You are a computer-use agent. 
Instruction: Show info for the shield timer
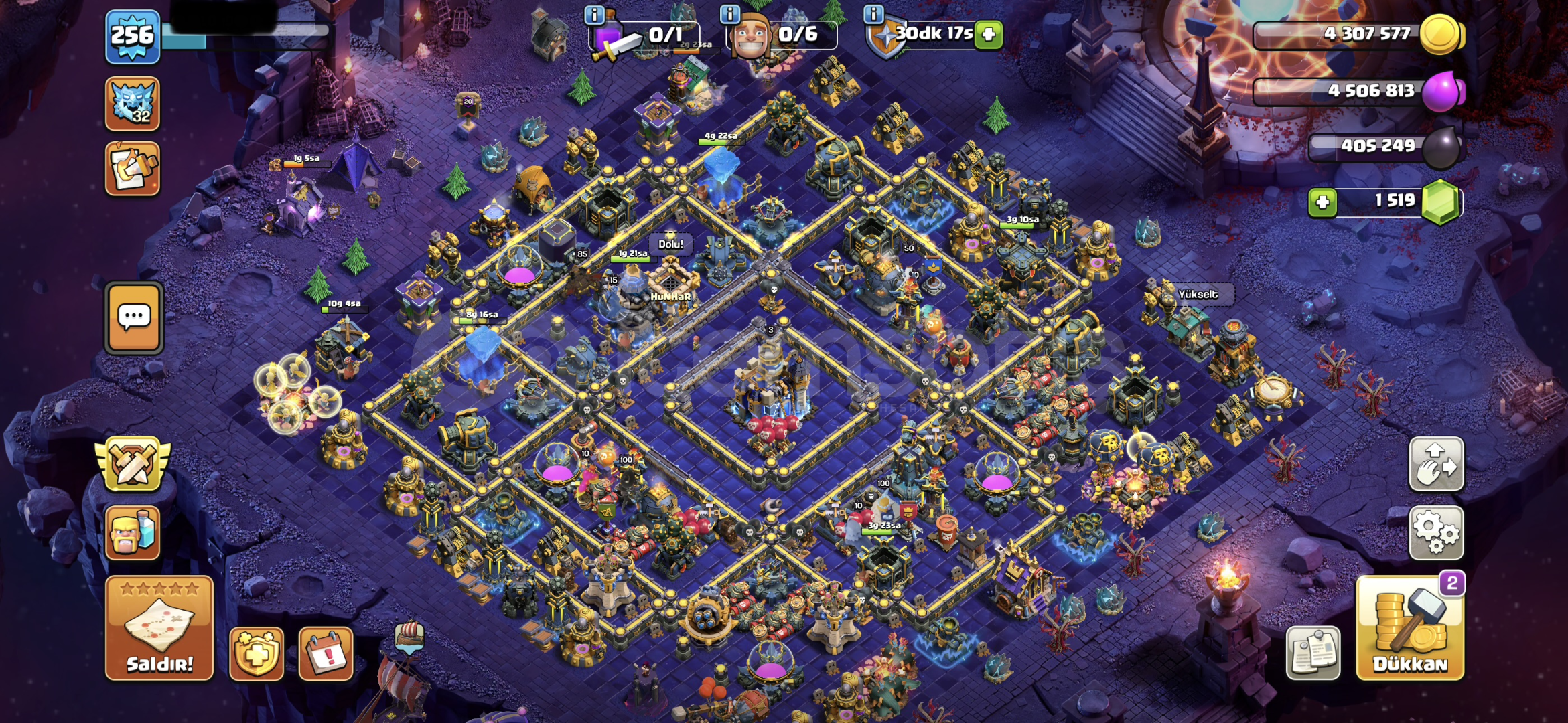(873, 14)
